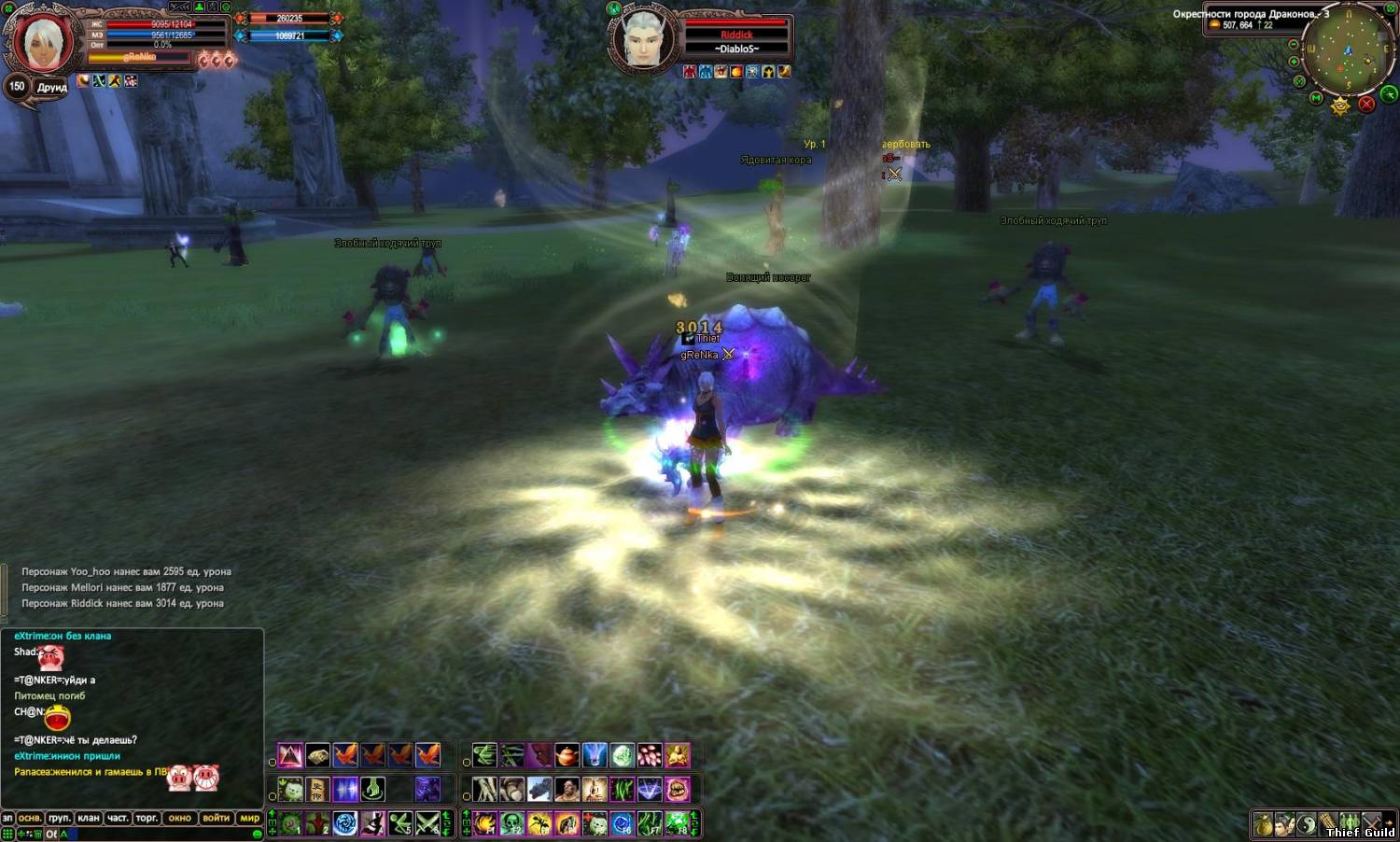Click the окно chat window button
The image size is (1400, 842).
click(x=179, y=818)
